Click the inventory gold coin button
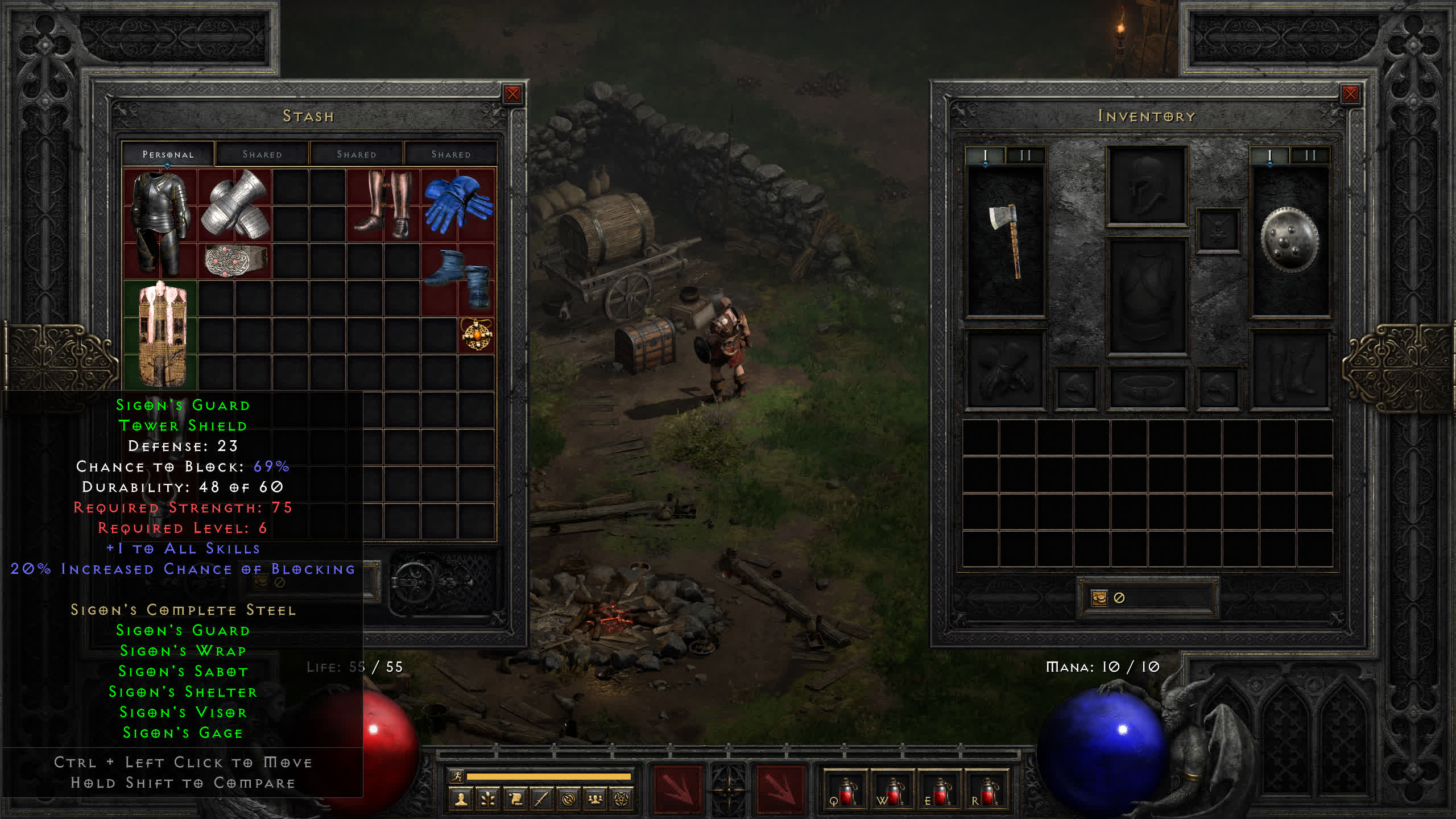Screen dimensions: 1456x819 point(1099,598)
